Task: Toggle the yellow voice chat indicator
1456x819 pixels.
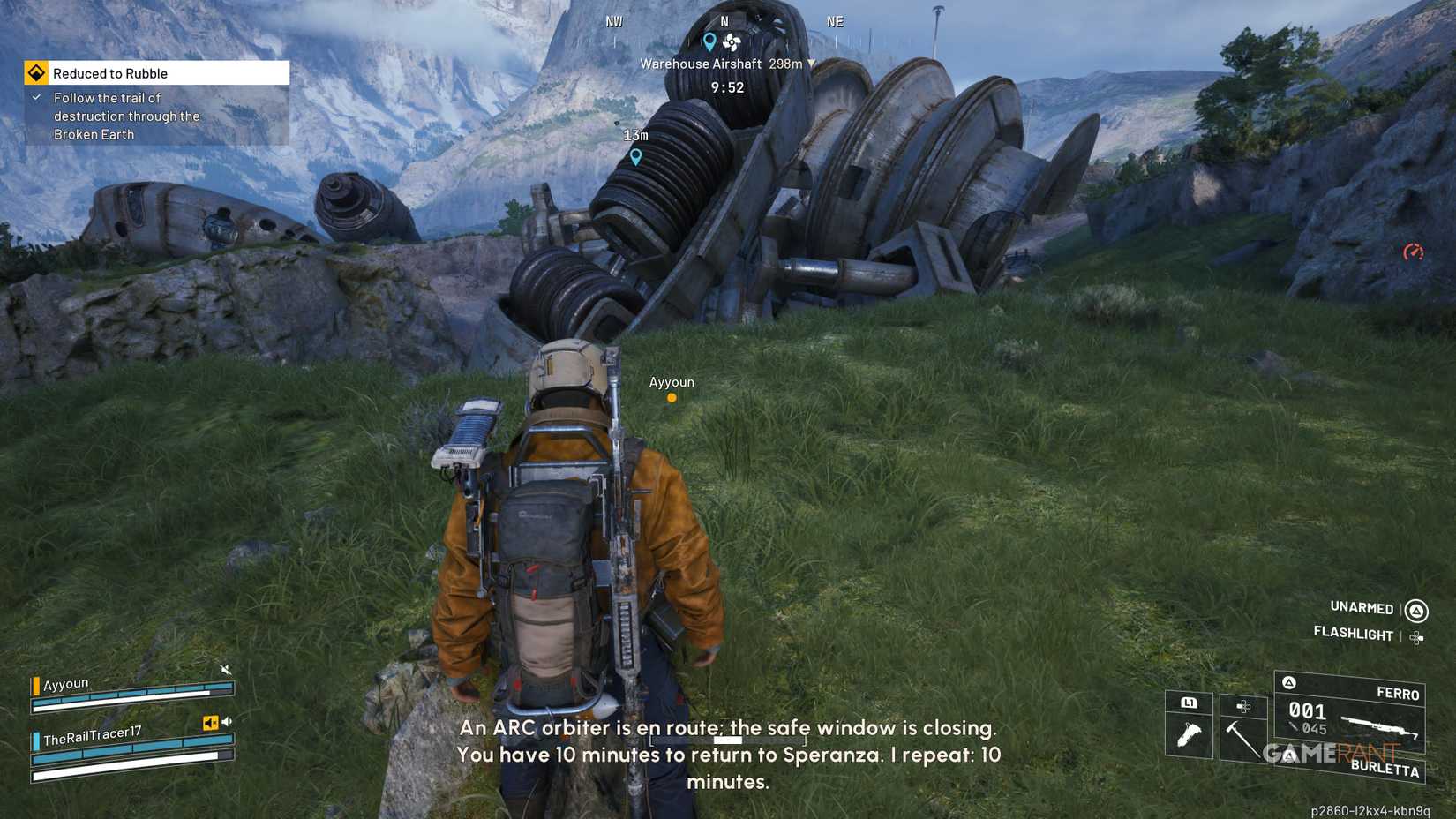Action: [211, 723]
